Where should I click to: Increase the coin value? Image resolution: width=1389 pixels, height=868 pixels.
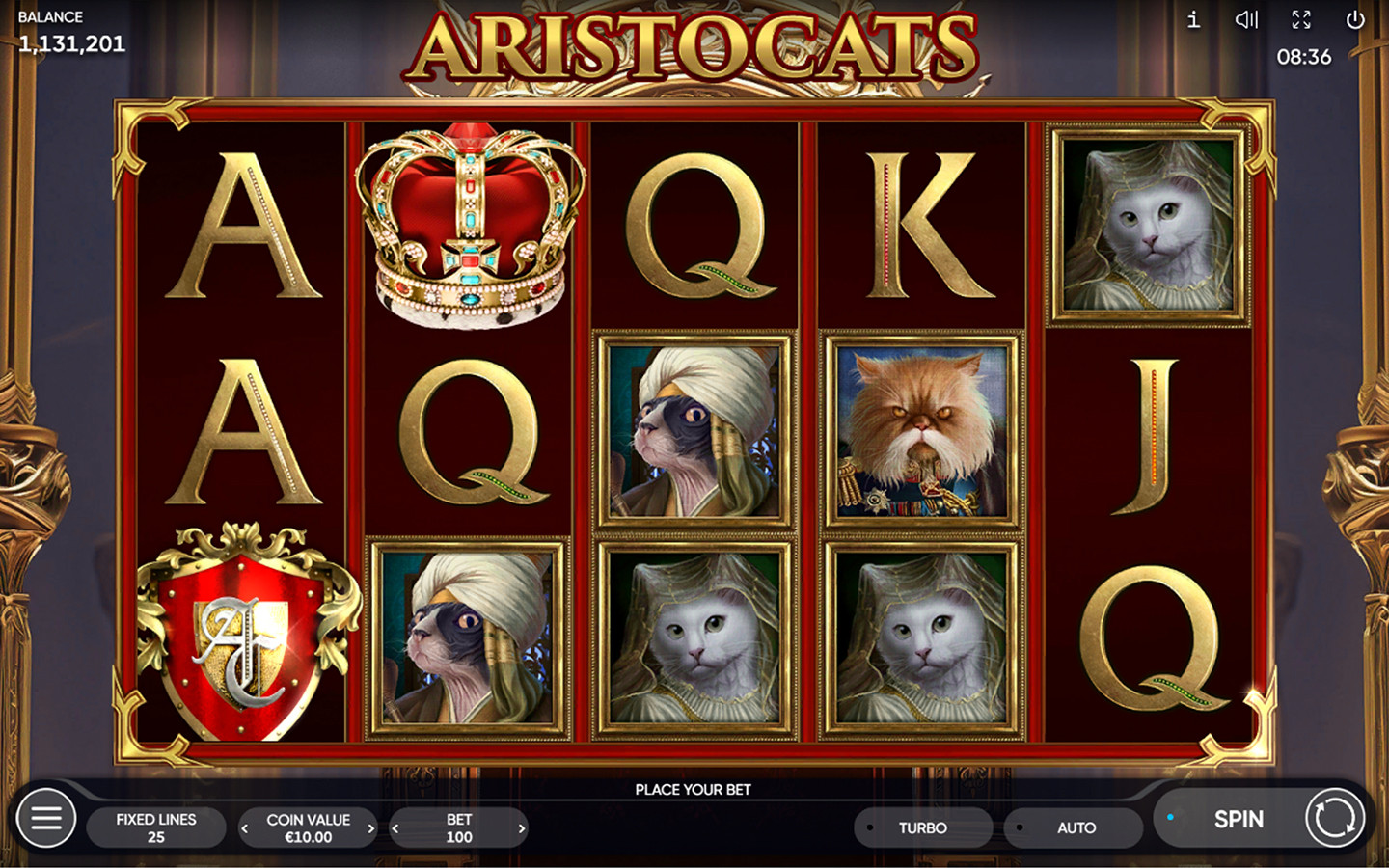pyautogui.click(x=370, y=828)
